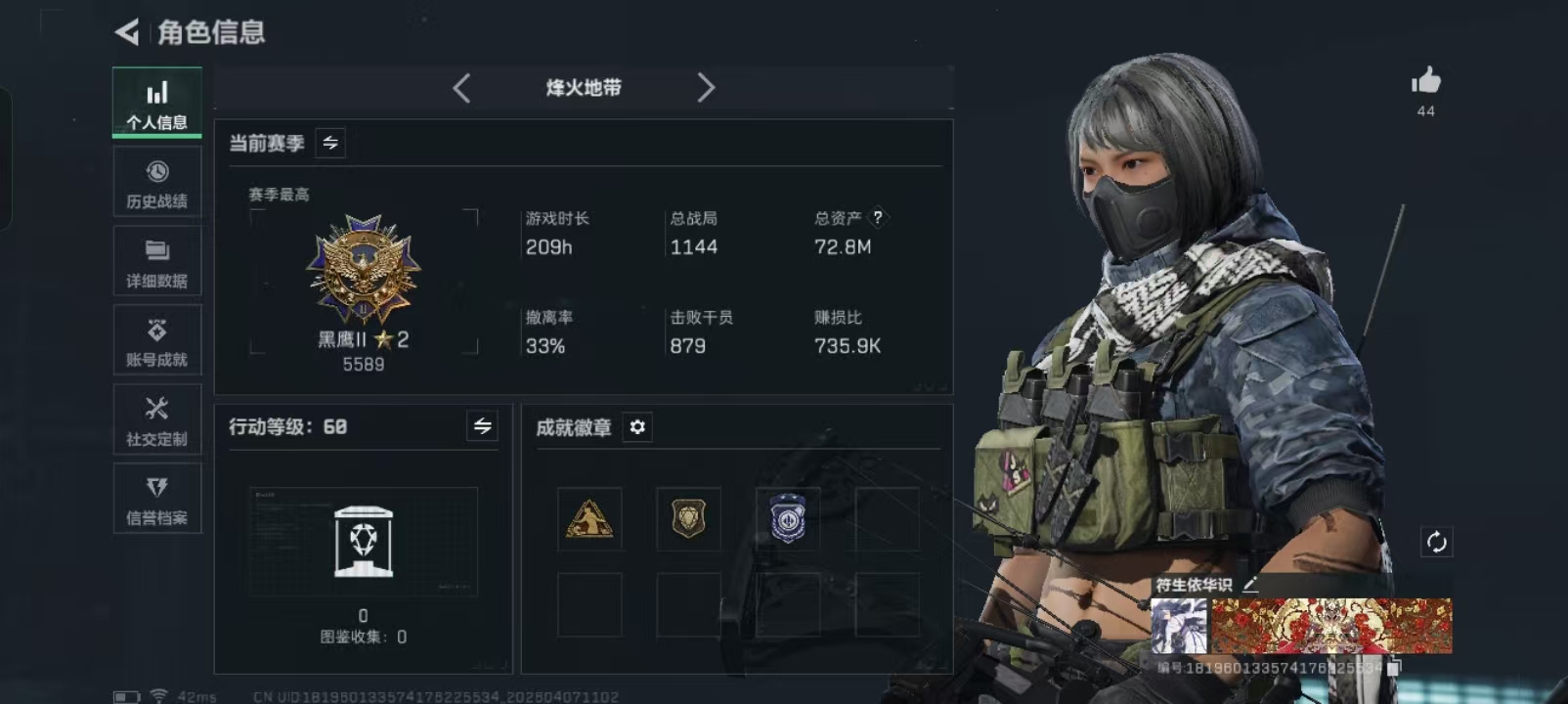Switch to the 个人信息 tab
Screen dimensions: 1568x704
point(156,103)
